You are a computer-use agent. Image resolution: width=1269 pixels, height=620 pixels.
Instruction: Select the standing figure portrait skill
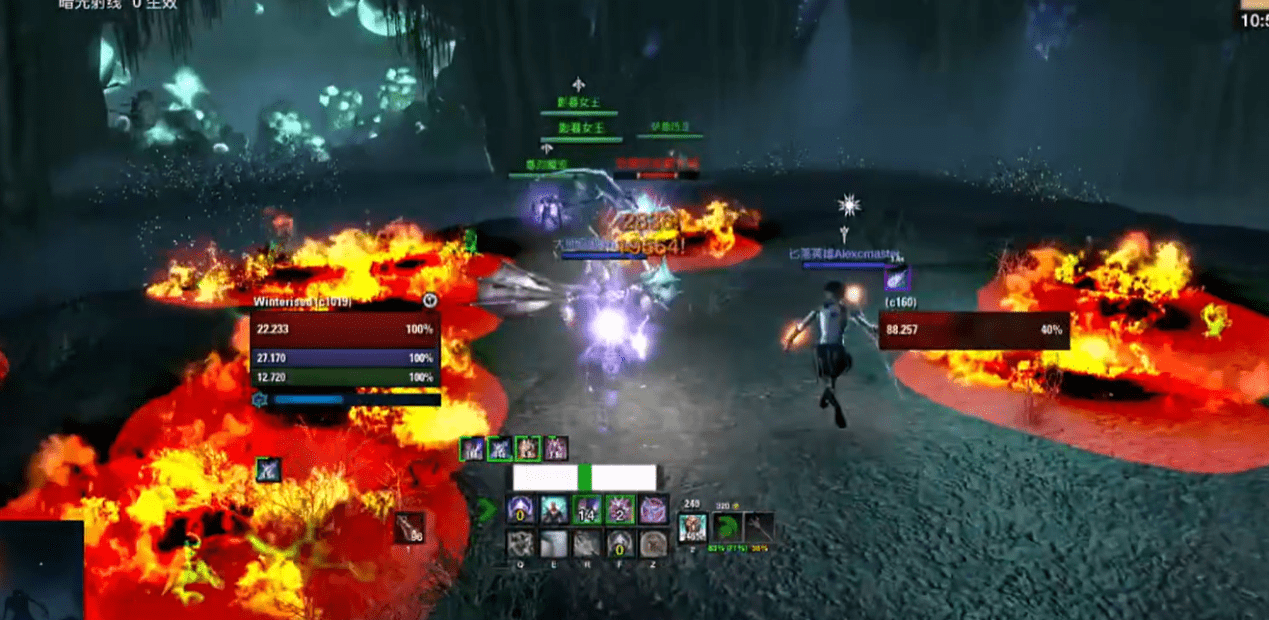pos(553,511)
